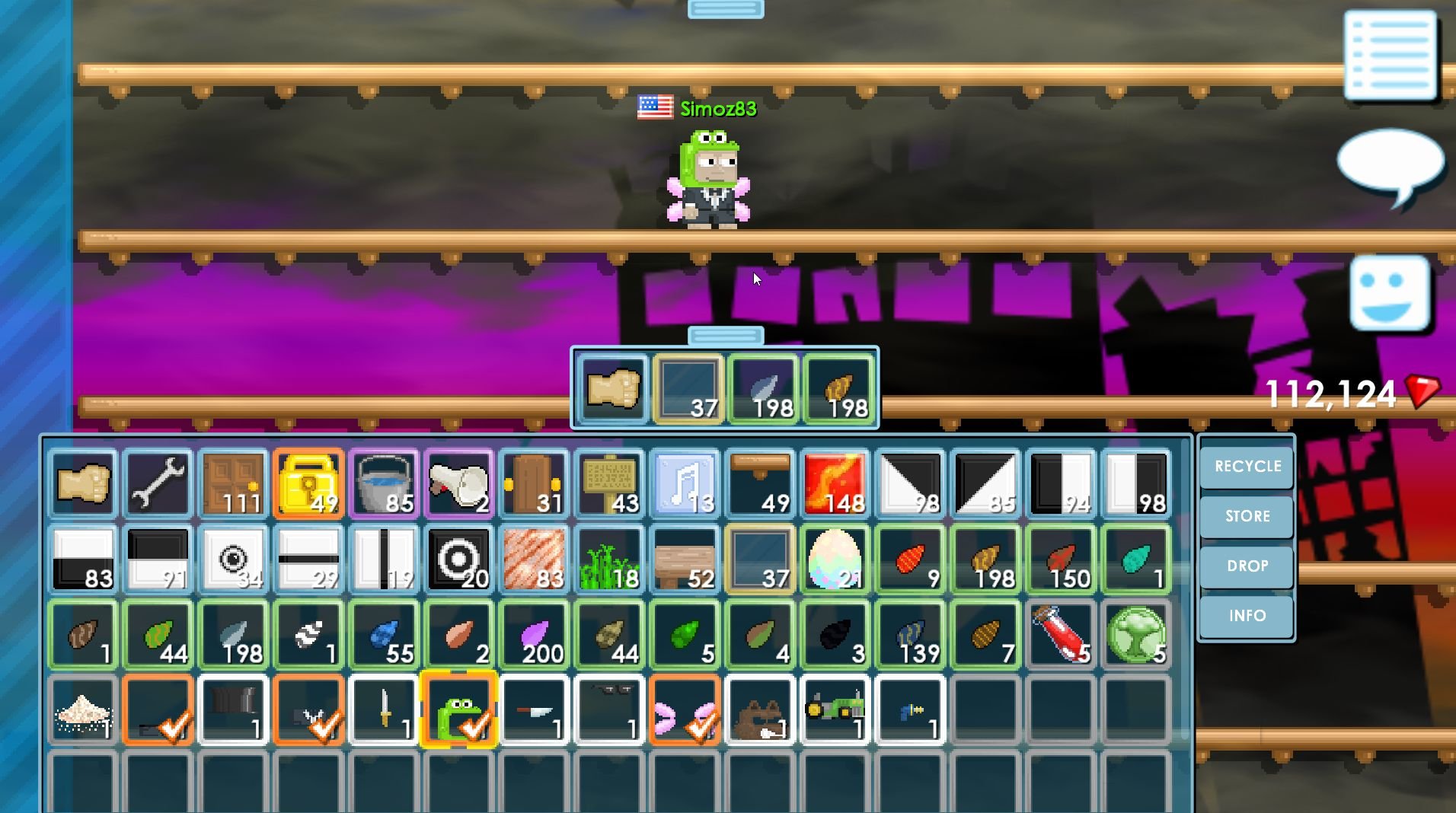This screenshot has height=813, width=1456.
Task: Collapse the inventory using its top handle tab
Action: 726,333
